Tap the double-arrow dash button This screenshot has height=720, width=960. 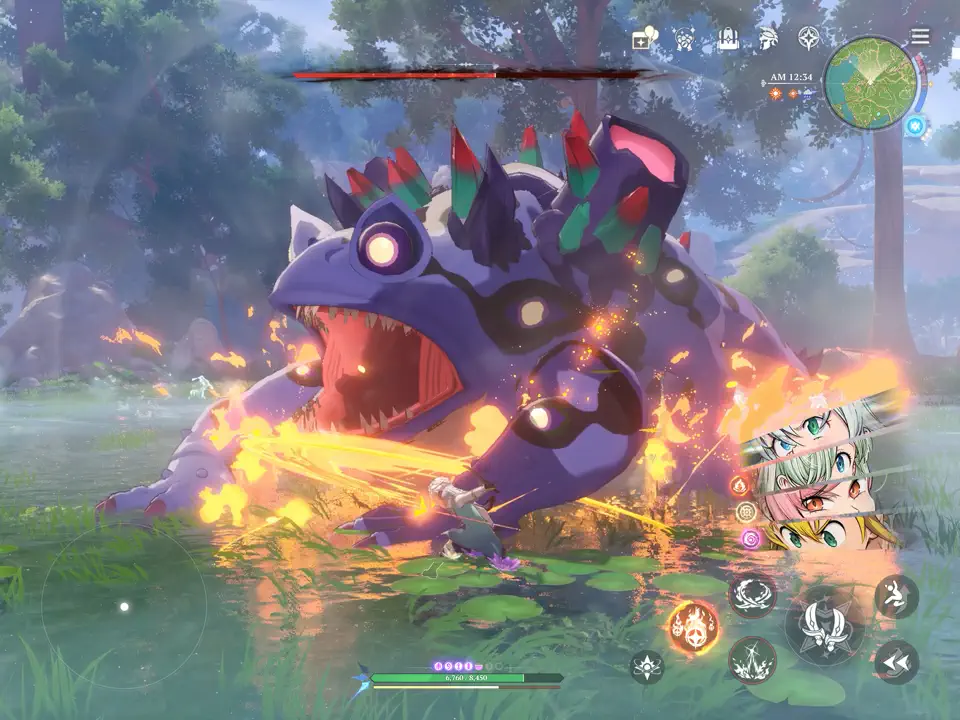click(896, 661)
